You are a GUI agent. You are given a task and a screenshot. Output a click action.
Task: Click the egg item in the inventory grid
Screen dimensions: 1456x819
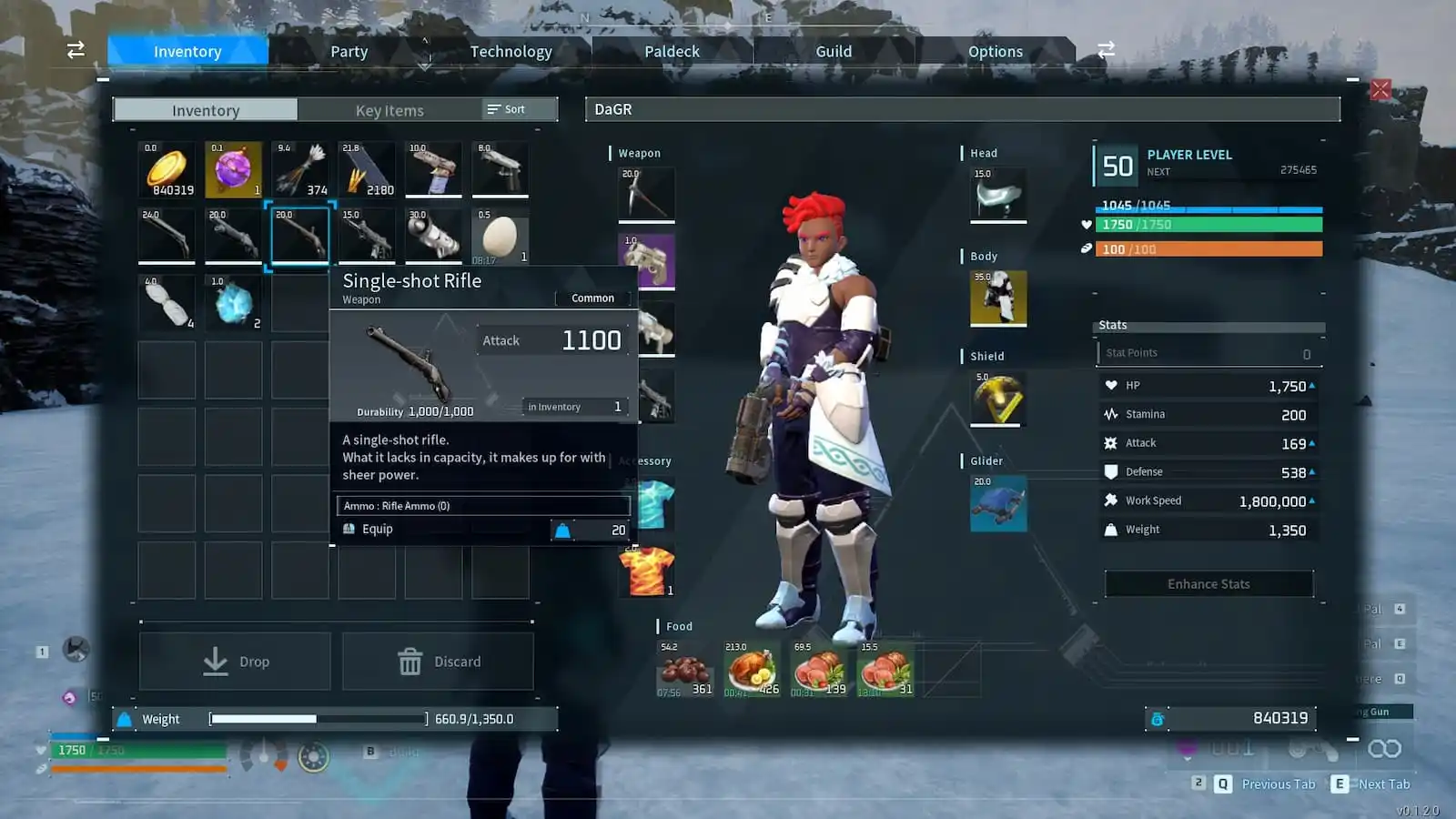pyautogui.click(x=500, y=237)
